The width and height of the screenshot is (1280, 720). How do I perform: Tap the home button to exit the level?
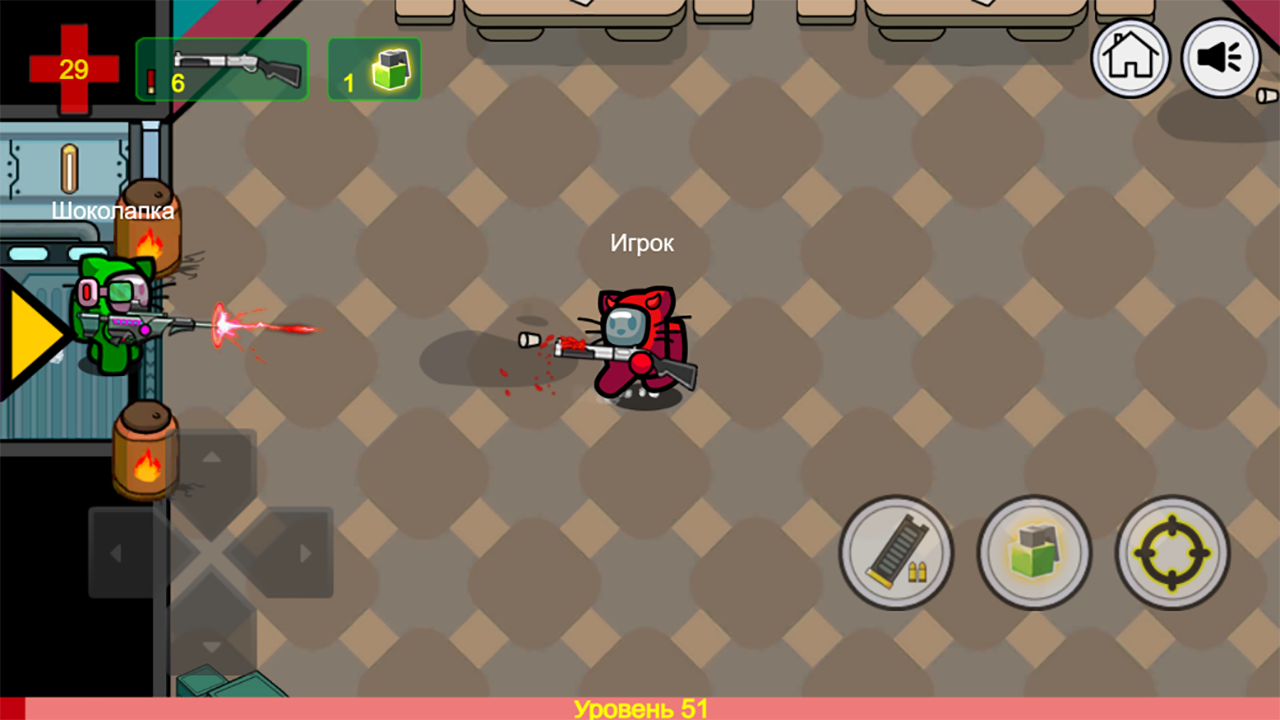click(1129, 58)
